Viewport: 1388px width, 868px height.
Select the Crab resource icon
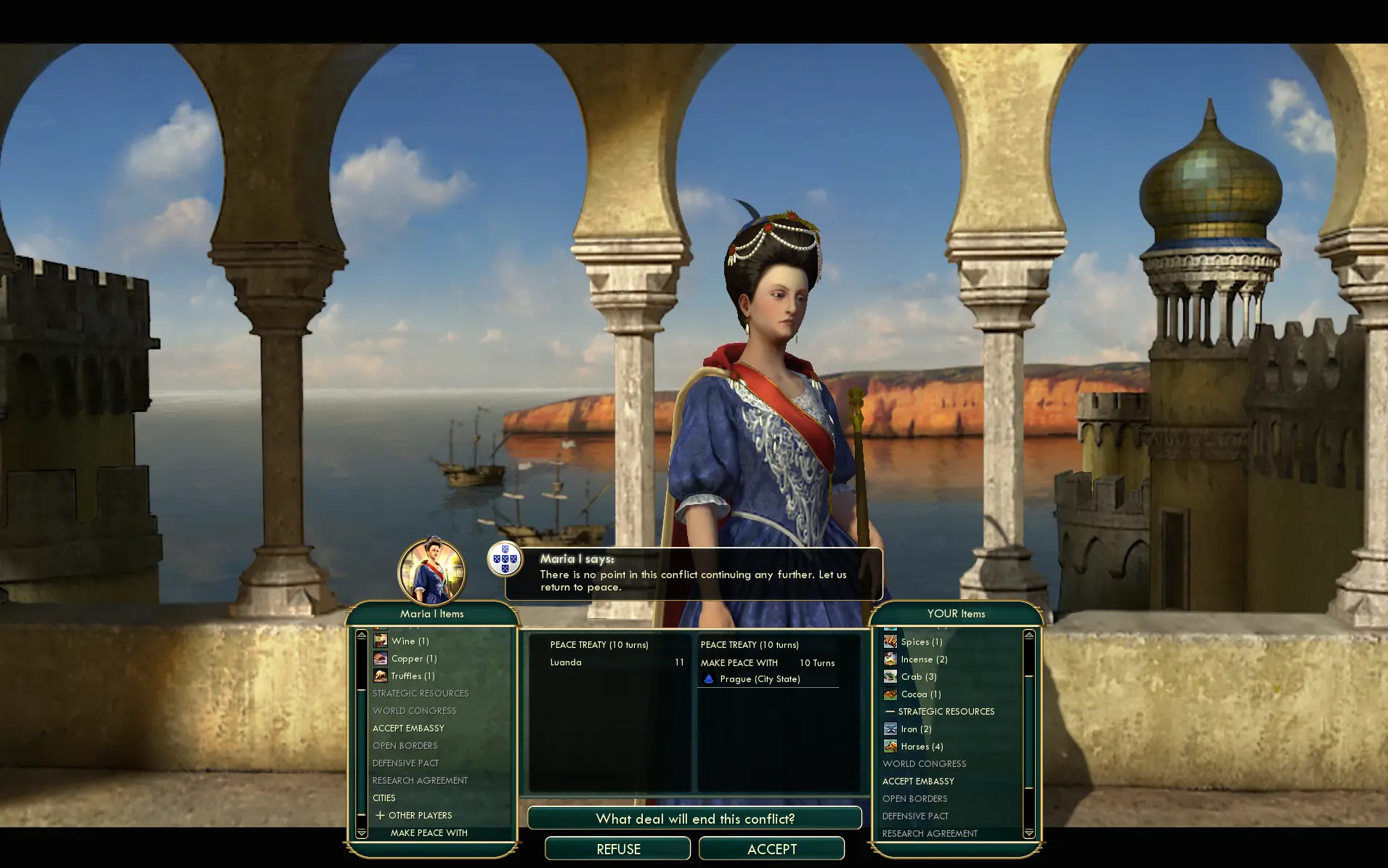pyautogui.click(x=890, y=676)
